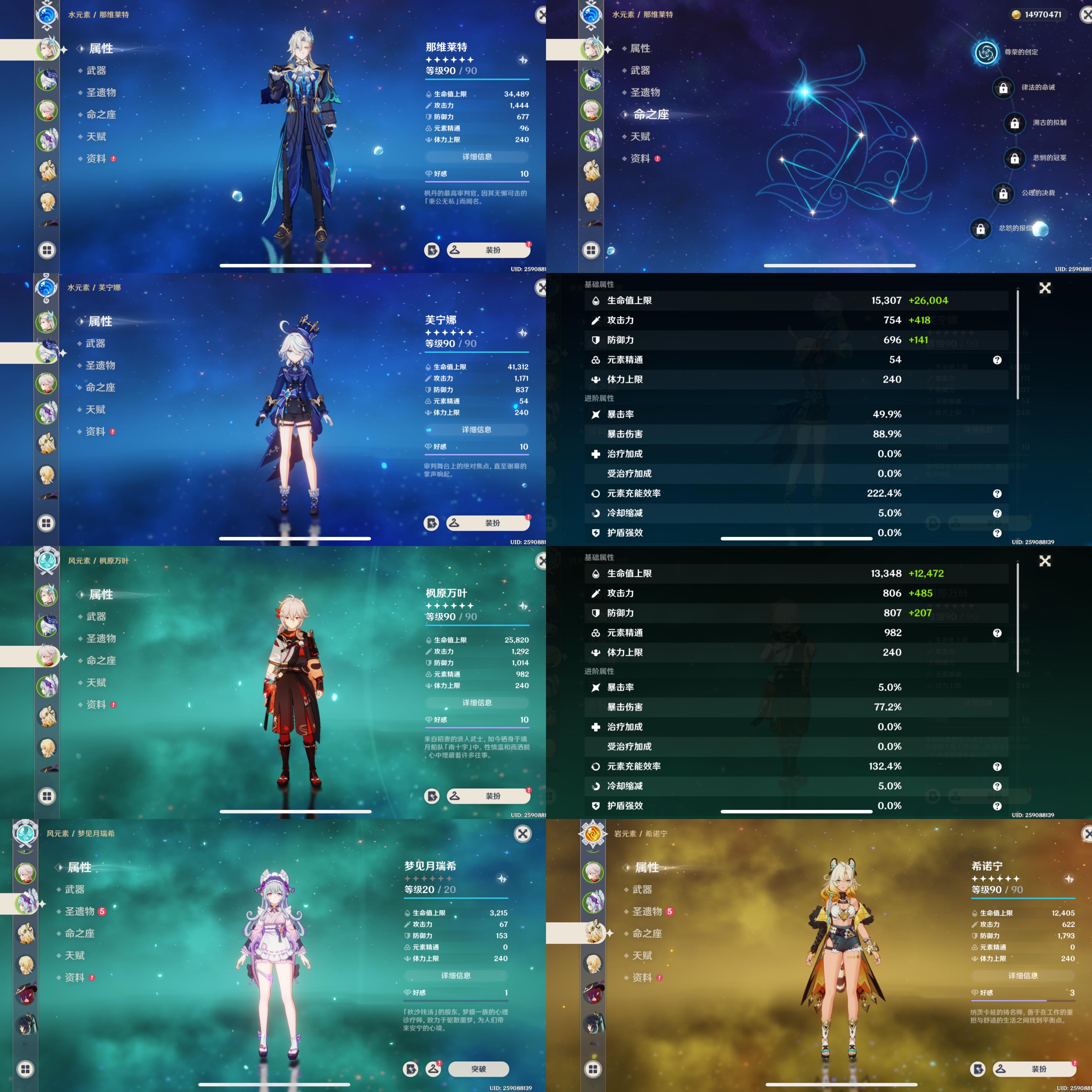Close 梦见月瑞希's character screen
1092x1092 pixels.
523,834
